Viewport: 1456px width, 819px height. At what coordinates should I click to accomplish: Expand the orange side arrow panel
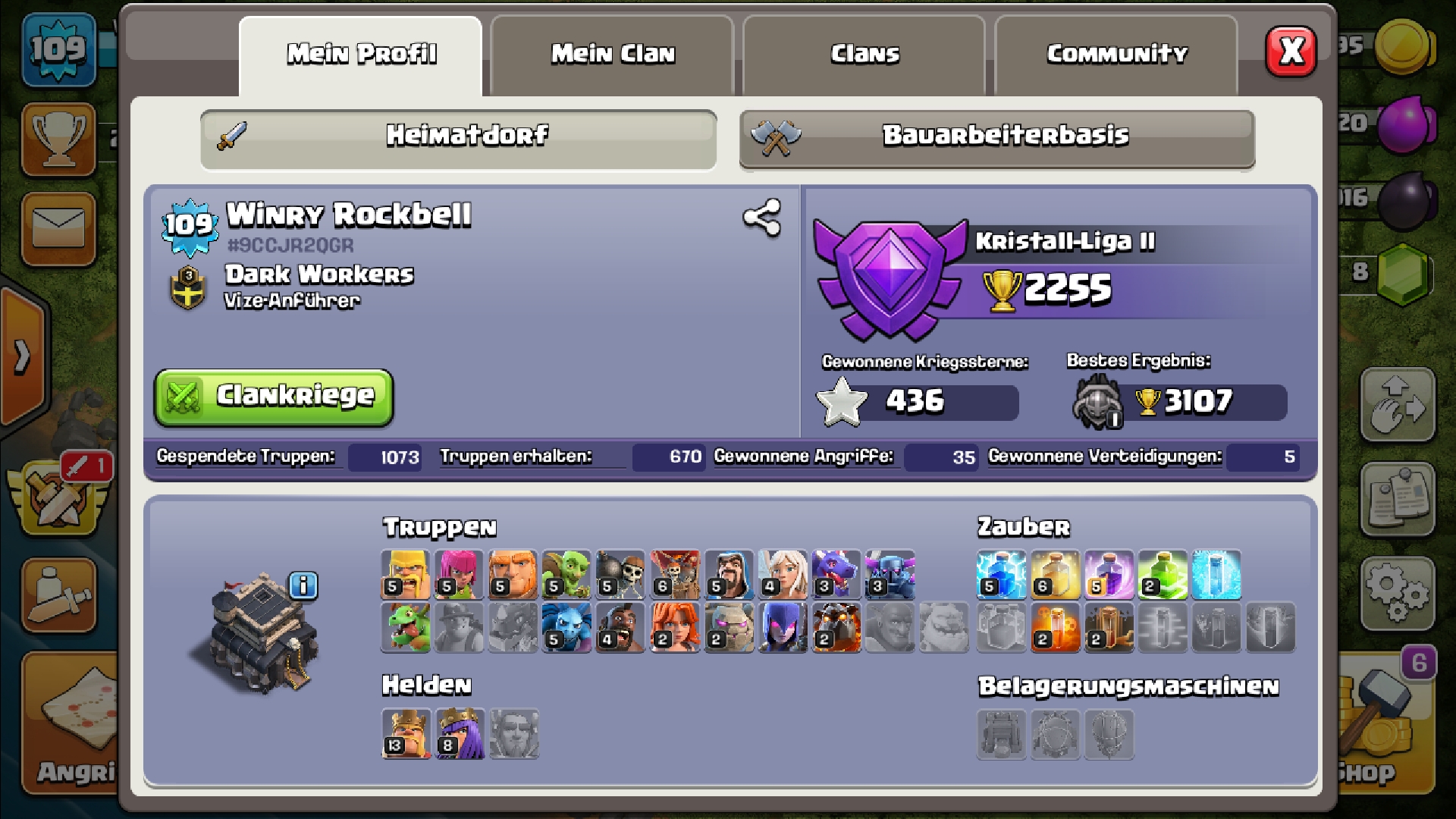[23, 355]
